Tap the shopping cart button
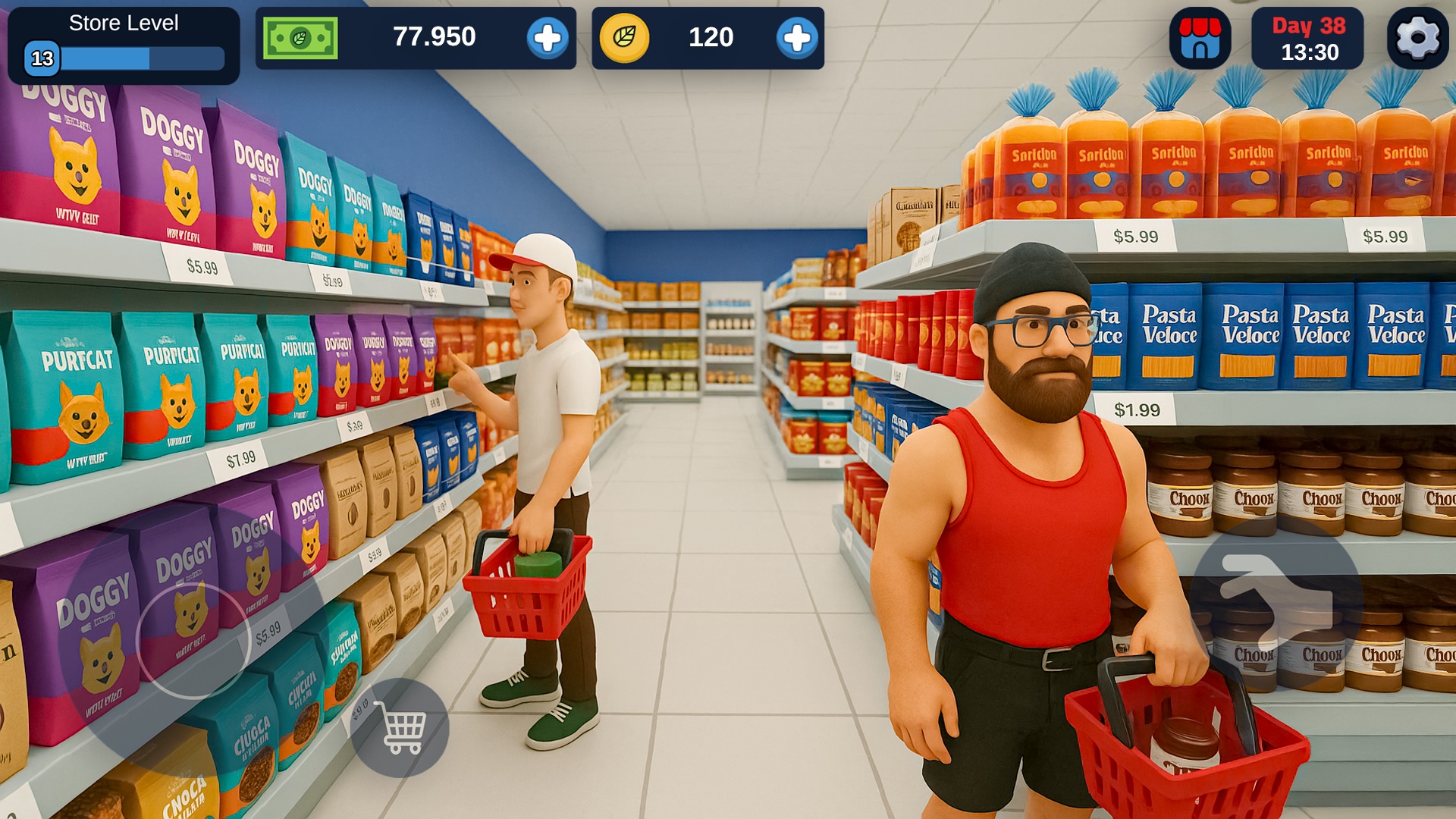Image resolution: width=1456 pixels, height=819 pixels. 400,728
